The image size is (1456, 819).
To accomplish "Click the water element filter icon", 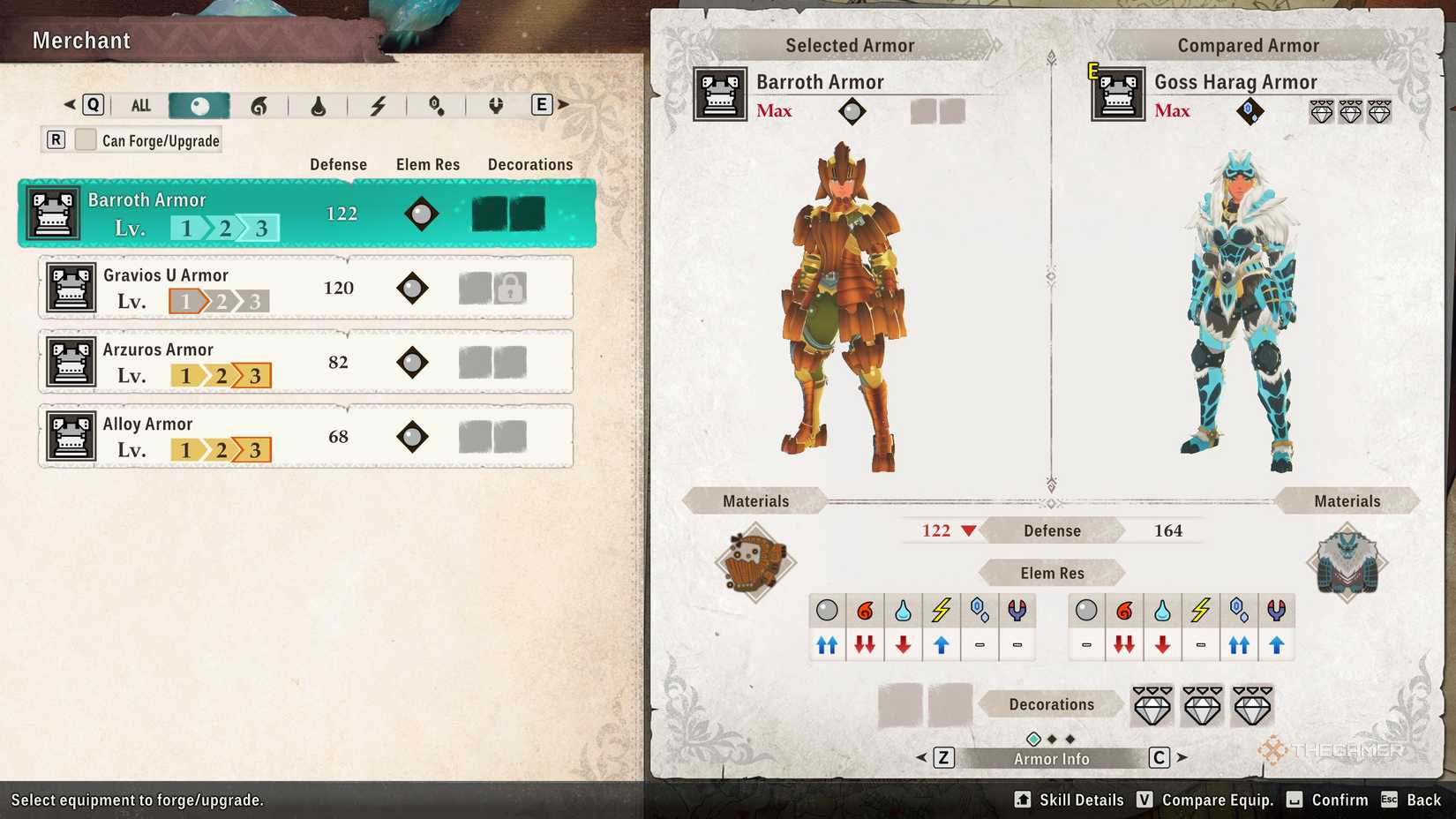I will click(x=319, y=104).
